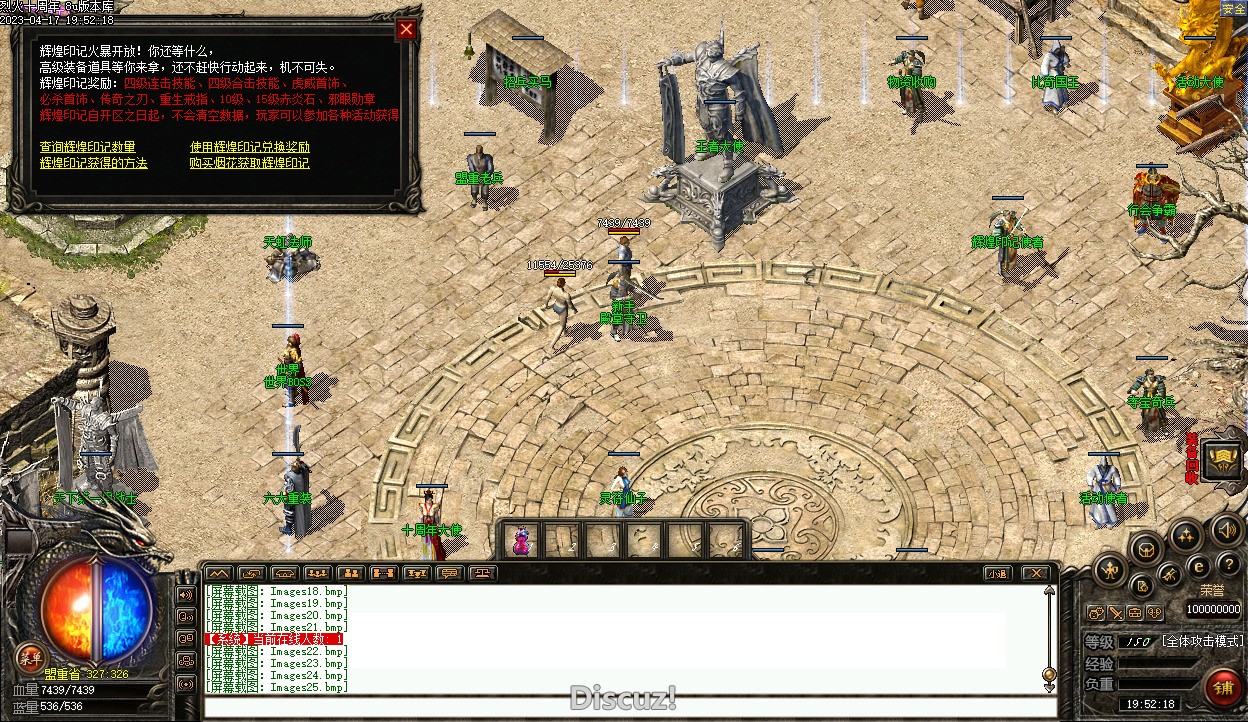This screenshot has width=1248, height=722.
Task: Click the mountain-shaped chat toolbar button
Action: tap(218, 573)
